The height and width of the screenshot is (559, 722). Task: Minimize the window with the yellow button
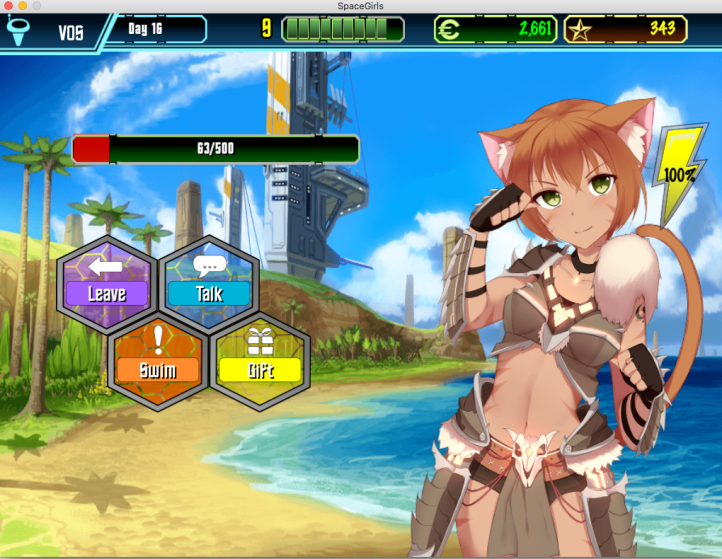(23, 6)
